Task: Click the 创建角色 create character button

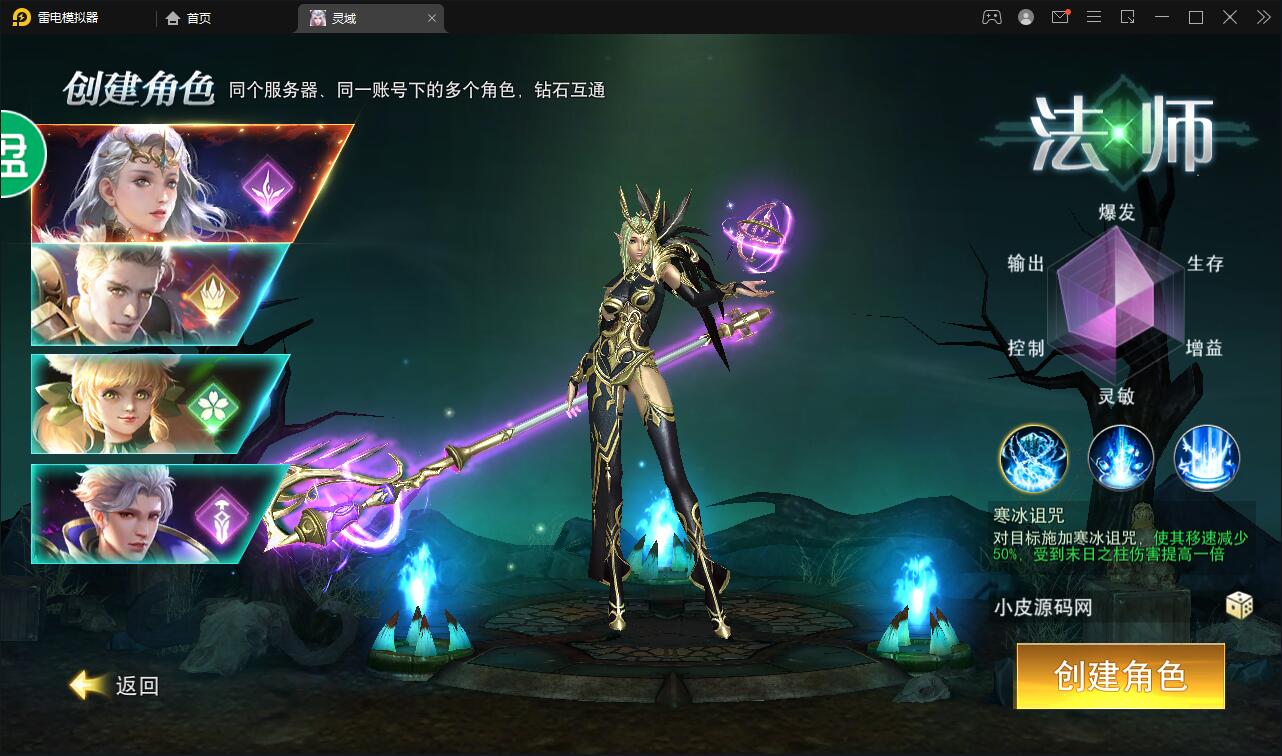Action: point(1119,676)
